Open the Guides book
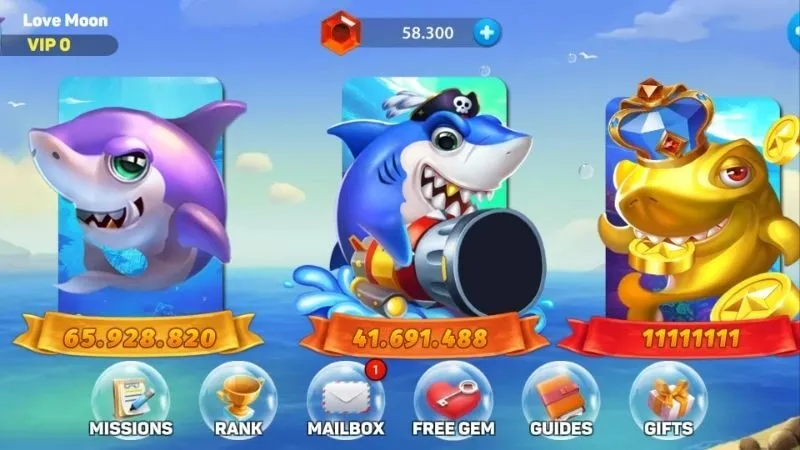This screenshot has height=450, width=800. pos(560,400)
